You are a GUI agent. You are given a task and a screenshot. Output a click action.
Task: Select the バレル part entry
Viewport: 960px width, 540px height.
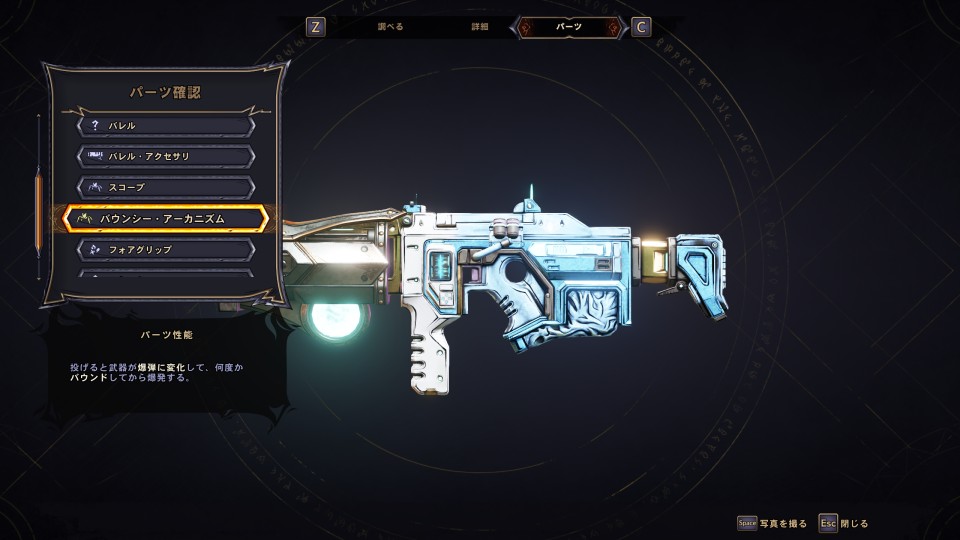[x=166, y=126]
